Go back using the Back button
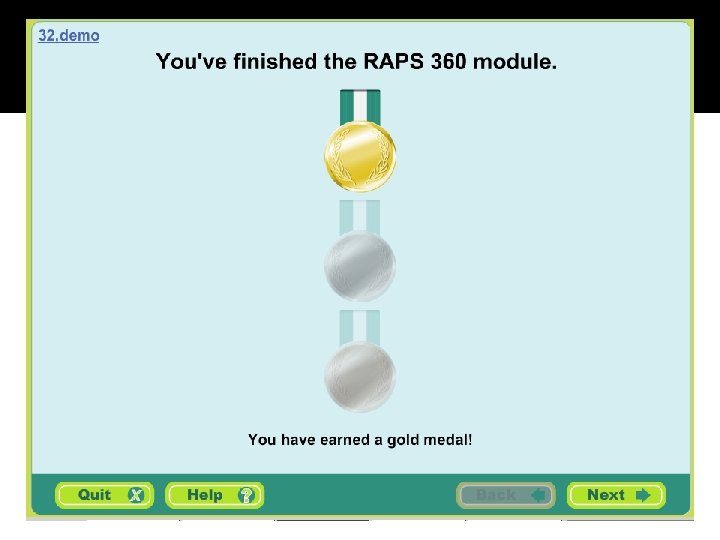Screen dimensions: 720x540 pos(505,495)
